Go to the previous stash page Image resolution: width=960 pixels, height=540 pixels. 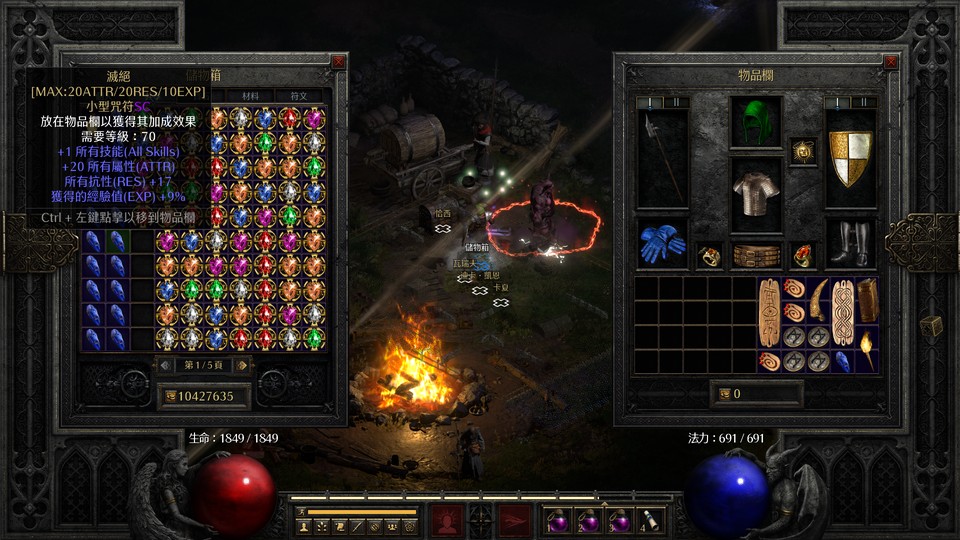166,366
